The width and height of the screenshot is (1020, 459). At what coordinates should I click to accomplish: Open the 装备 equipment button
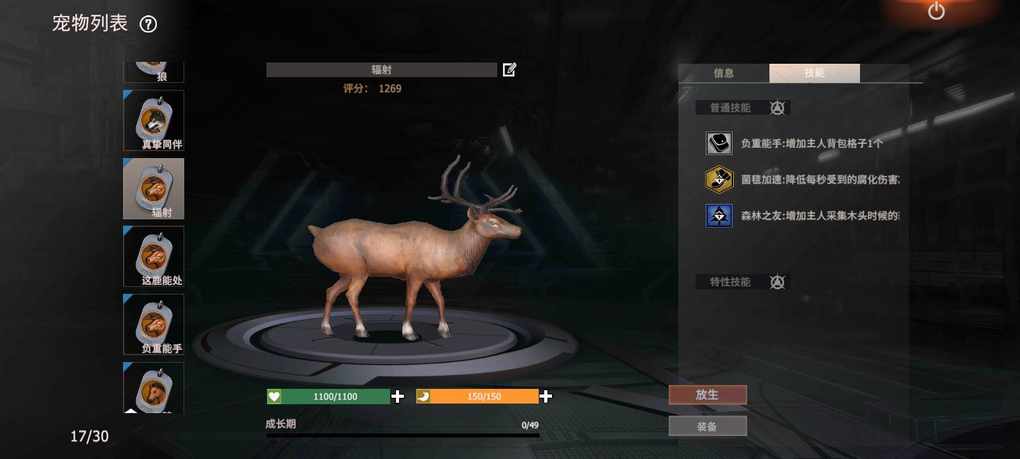pyautogui.click(x=707, y=426)
